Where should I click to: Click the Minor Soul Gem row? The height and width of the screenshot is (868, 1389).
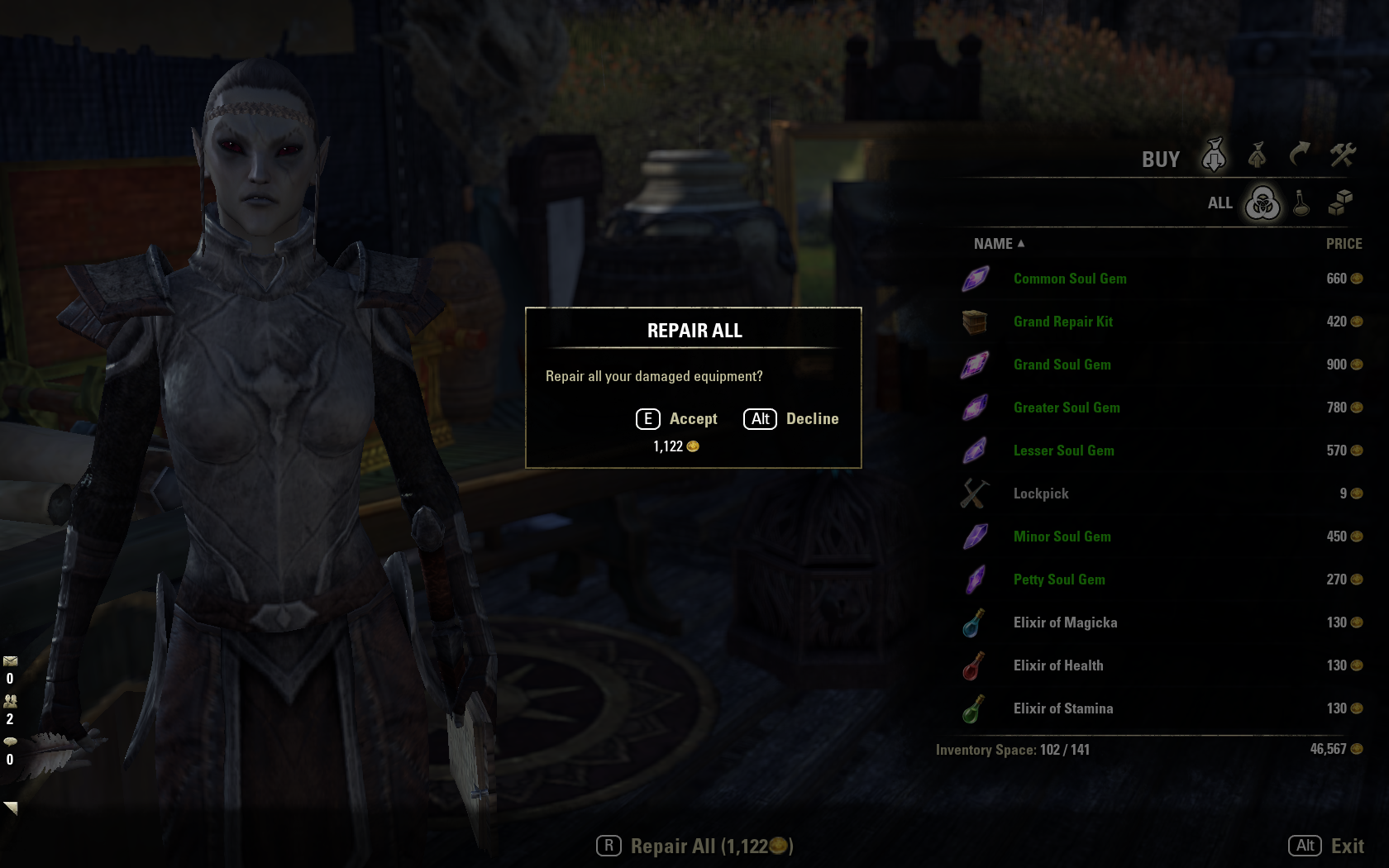point(1062,537)
